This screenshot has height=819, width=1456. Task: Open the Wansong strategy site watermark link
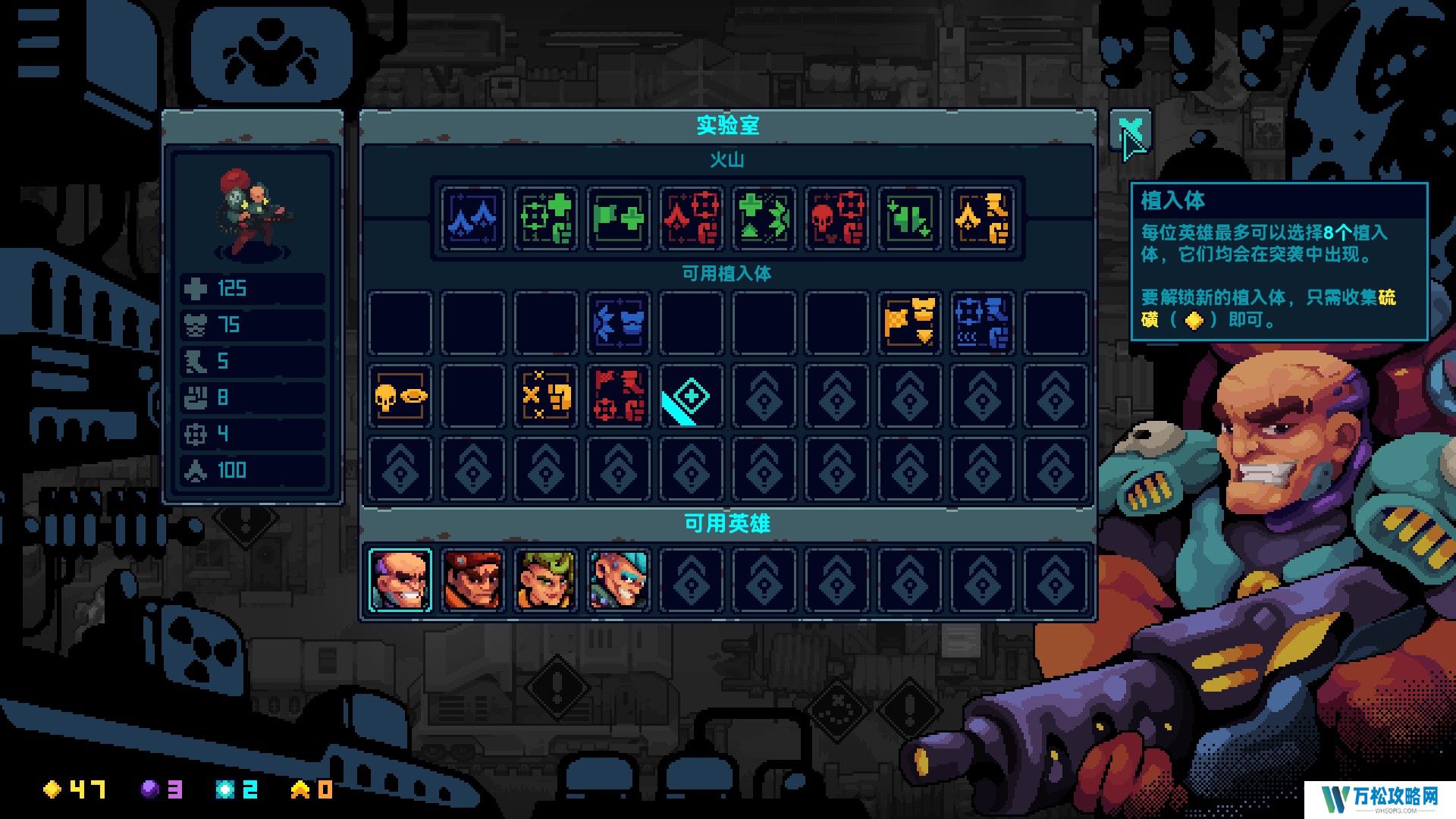pyautogui.click(x=1379, y=797)
